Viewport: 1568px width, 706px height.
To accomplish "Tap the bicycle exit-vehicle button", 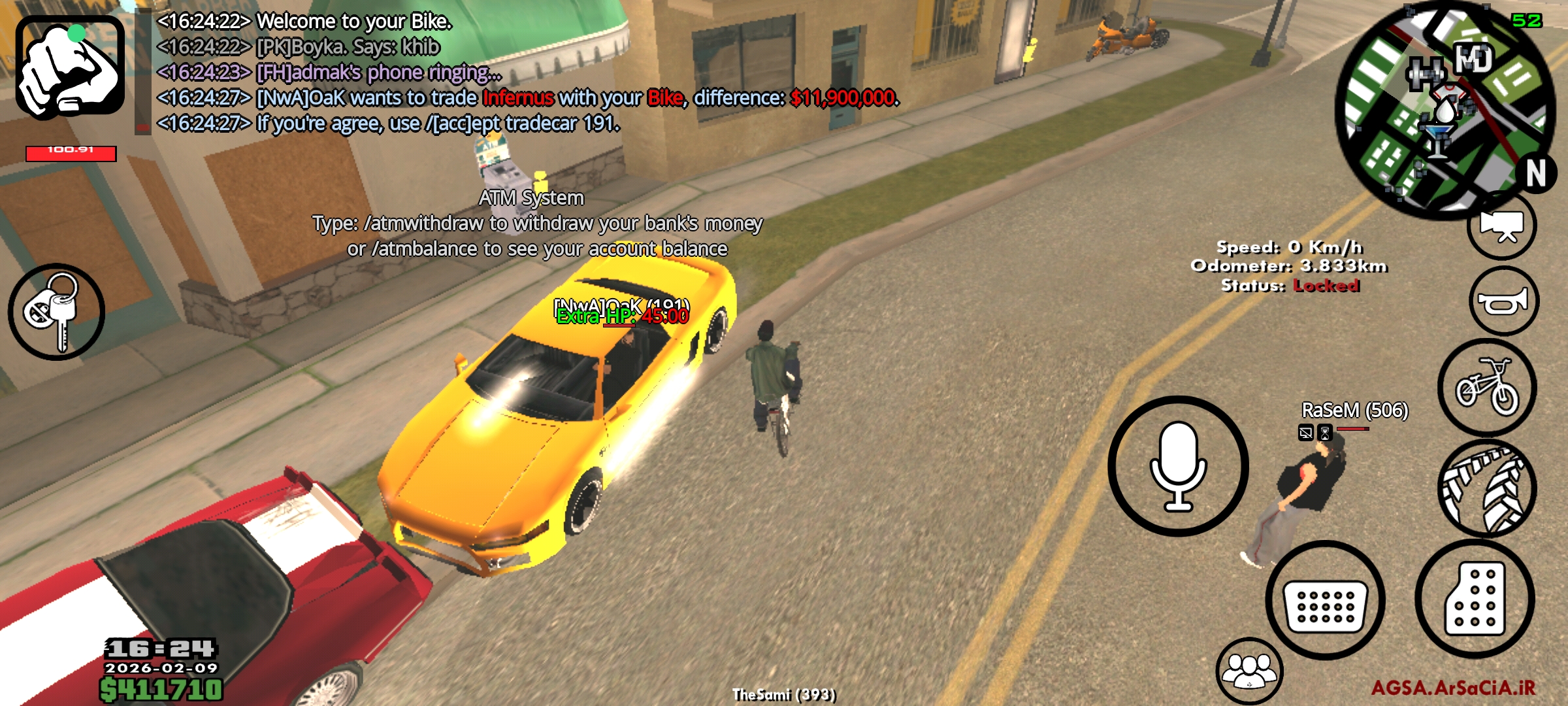I will (x=1487, y=387).
